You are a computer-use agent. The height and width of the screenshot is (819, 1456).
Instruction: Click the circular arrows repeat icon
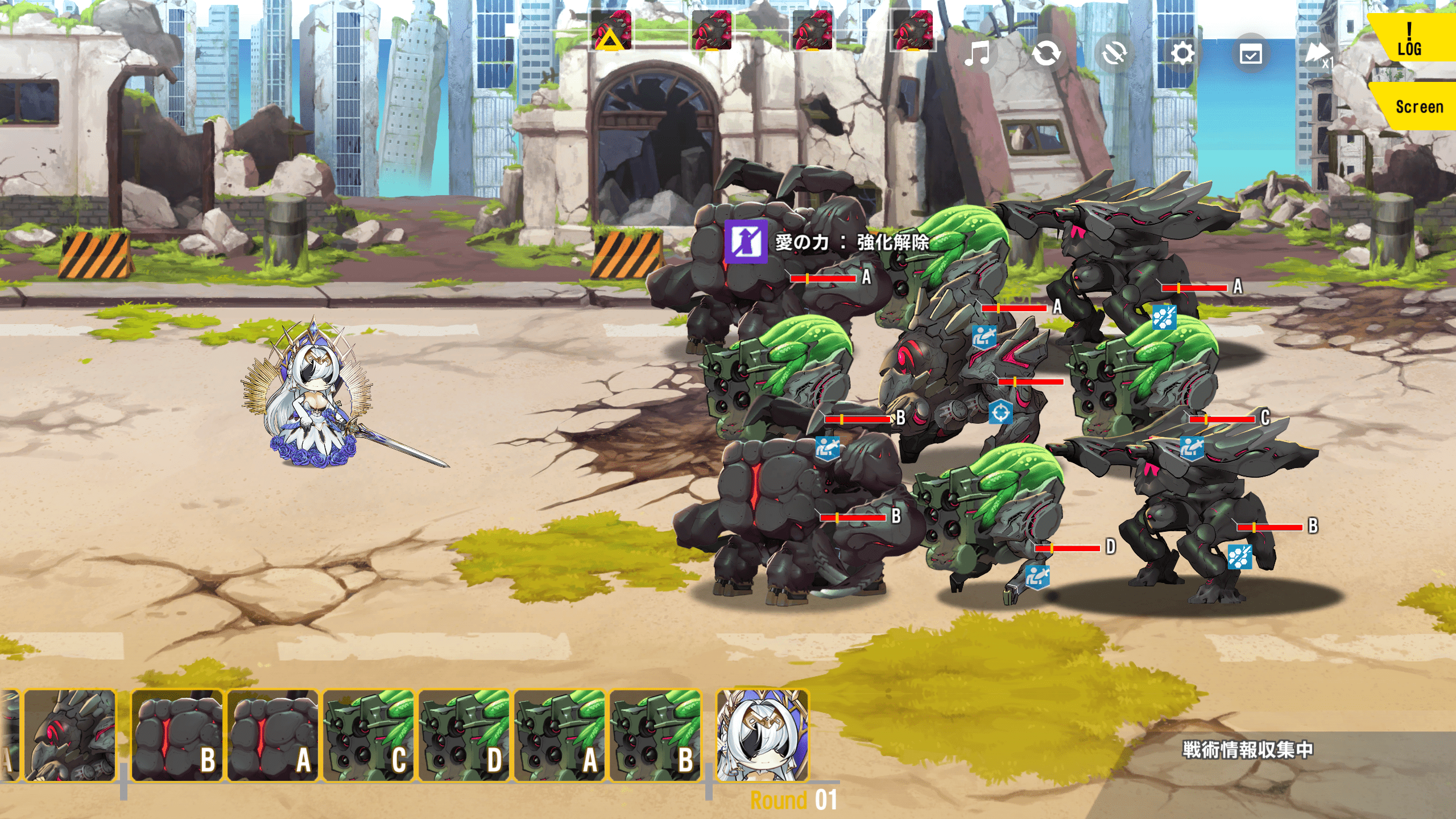tap(1046, 55)
